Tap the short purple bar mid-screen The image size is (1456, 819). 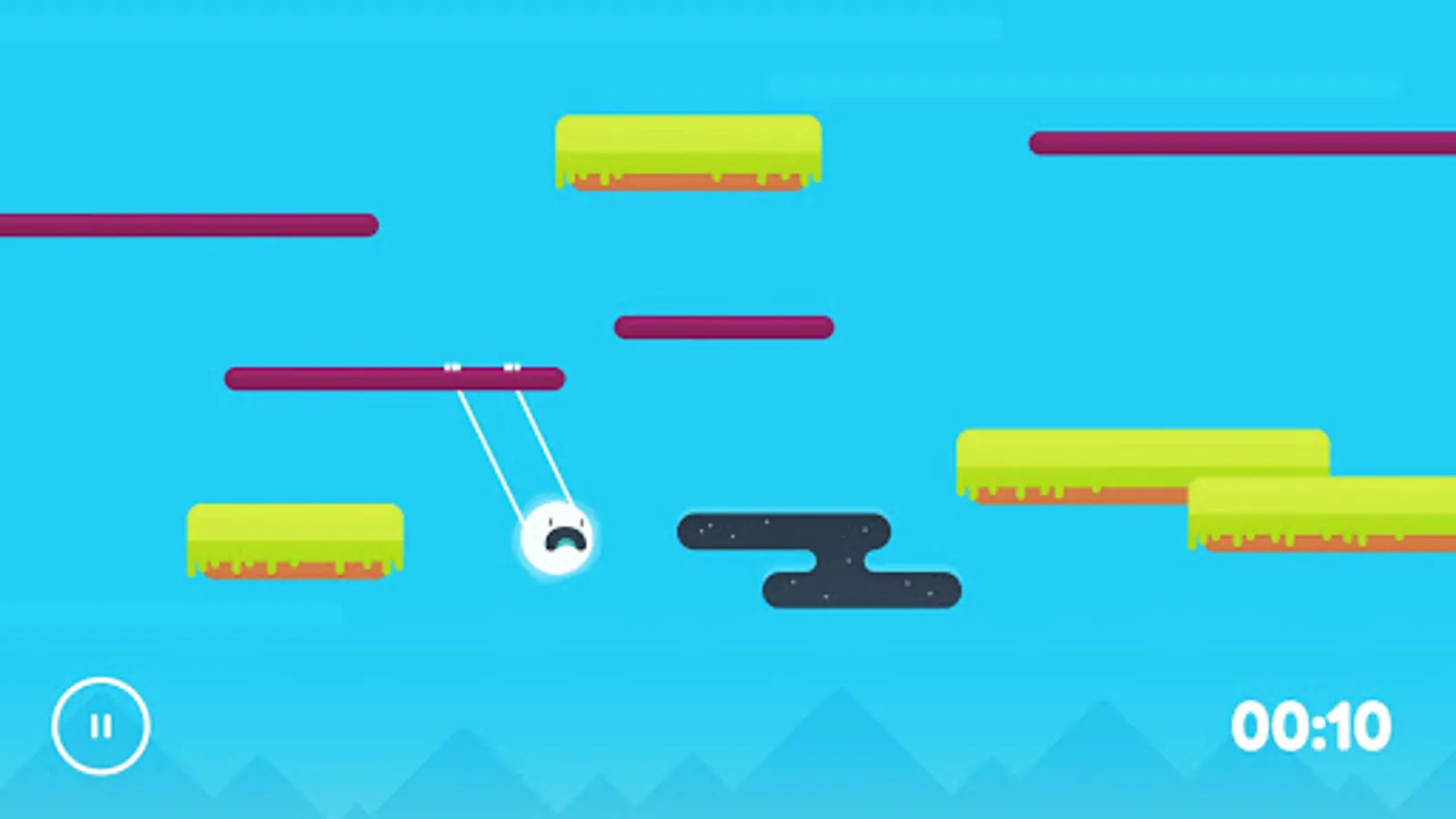click(x=723, y=326)
